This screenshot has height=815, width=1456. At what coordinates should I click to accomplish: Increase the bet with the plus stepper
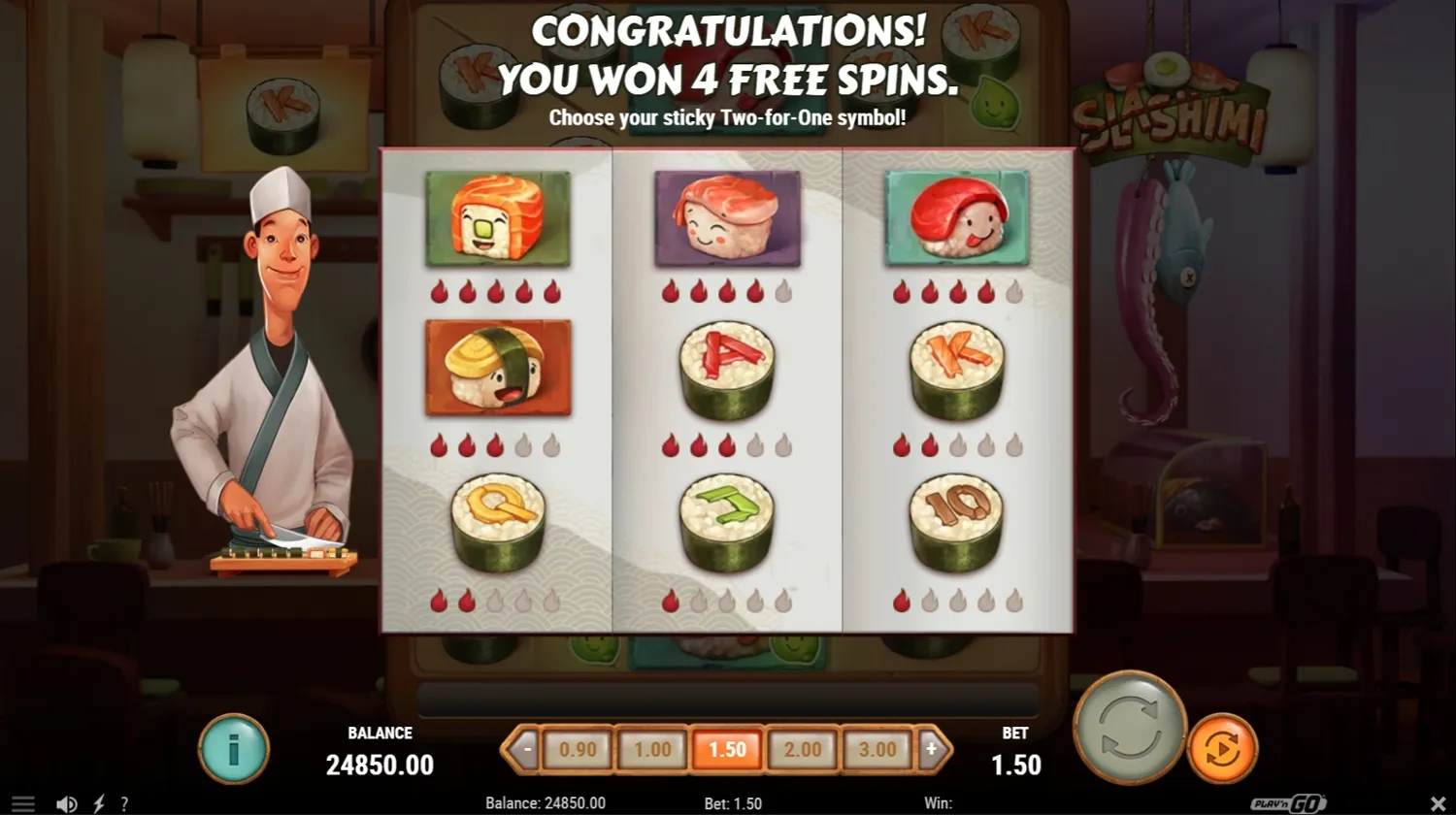click(931, 749)
